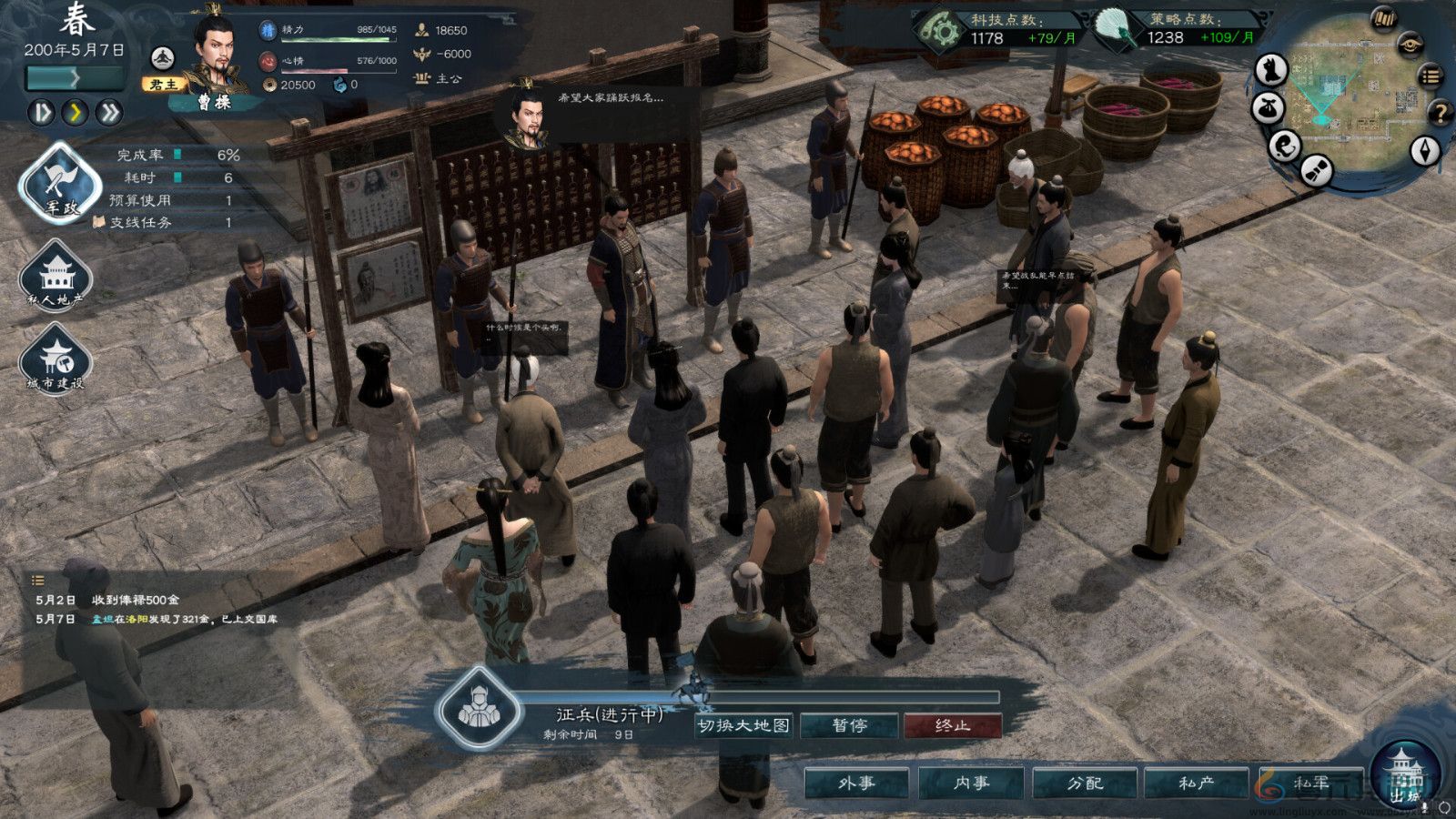Set time to normal speed with yellow arrow
The width and height of the screenshot is (1456, 819).
pos(76,112)
